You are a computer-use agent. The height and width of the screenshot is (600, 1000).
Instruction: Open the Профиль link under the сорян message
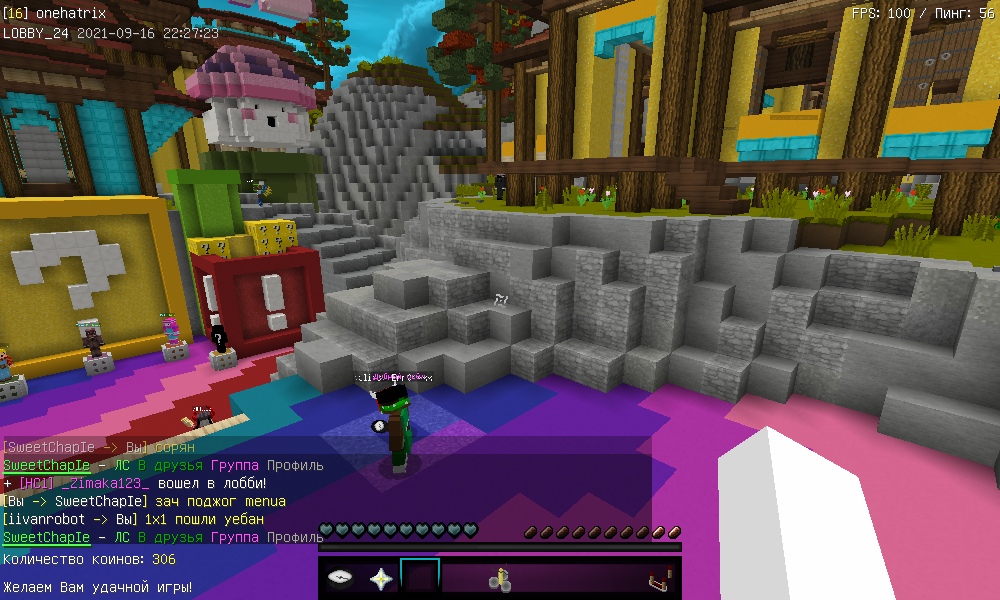[295, 465]
